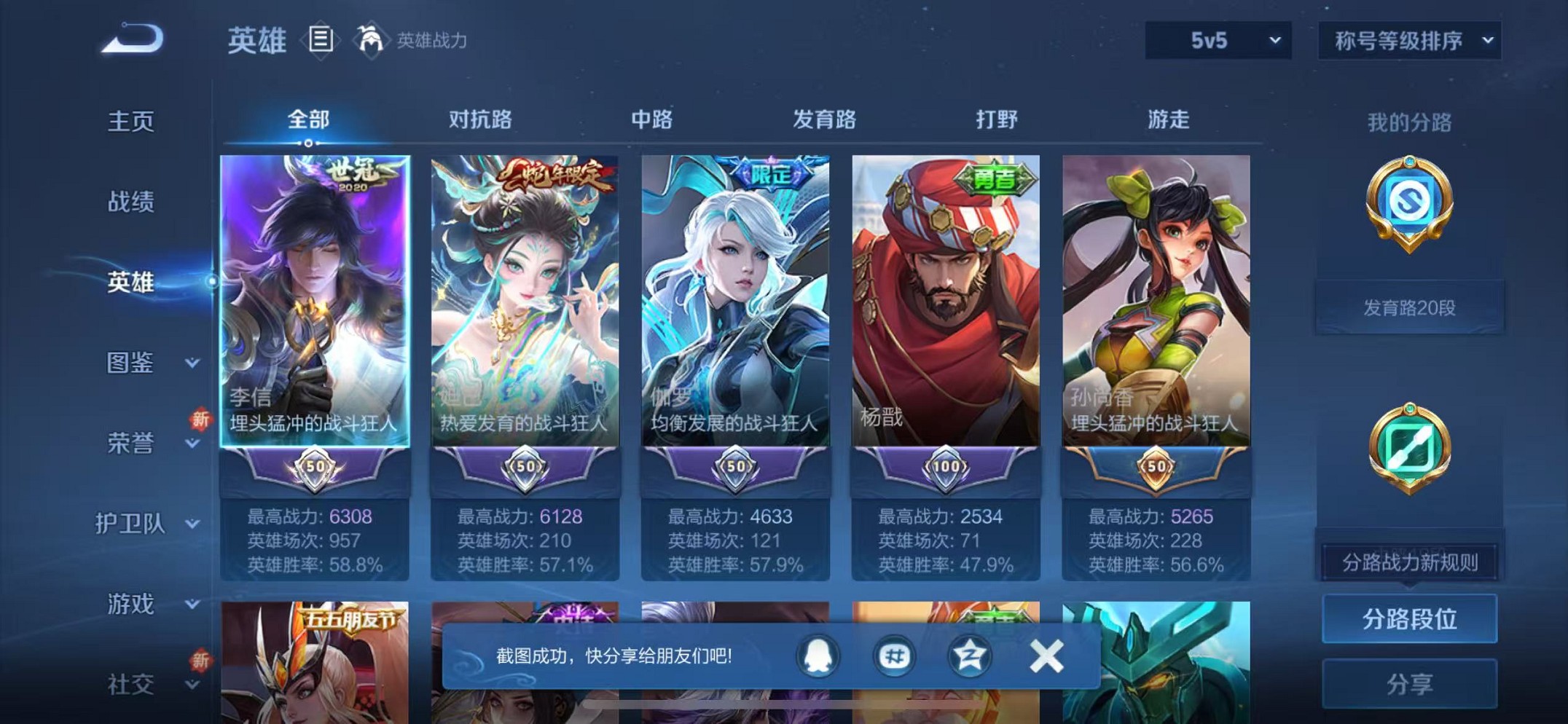This screenshot has width=1568, height=724.
Task: Select the game logo in top left corner
Action: tap(131, 40)
